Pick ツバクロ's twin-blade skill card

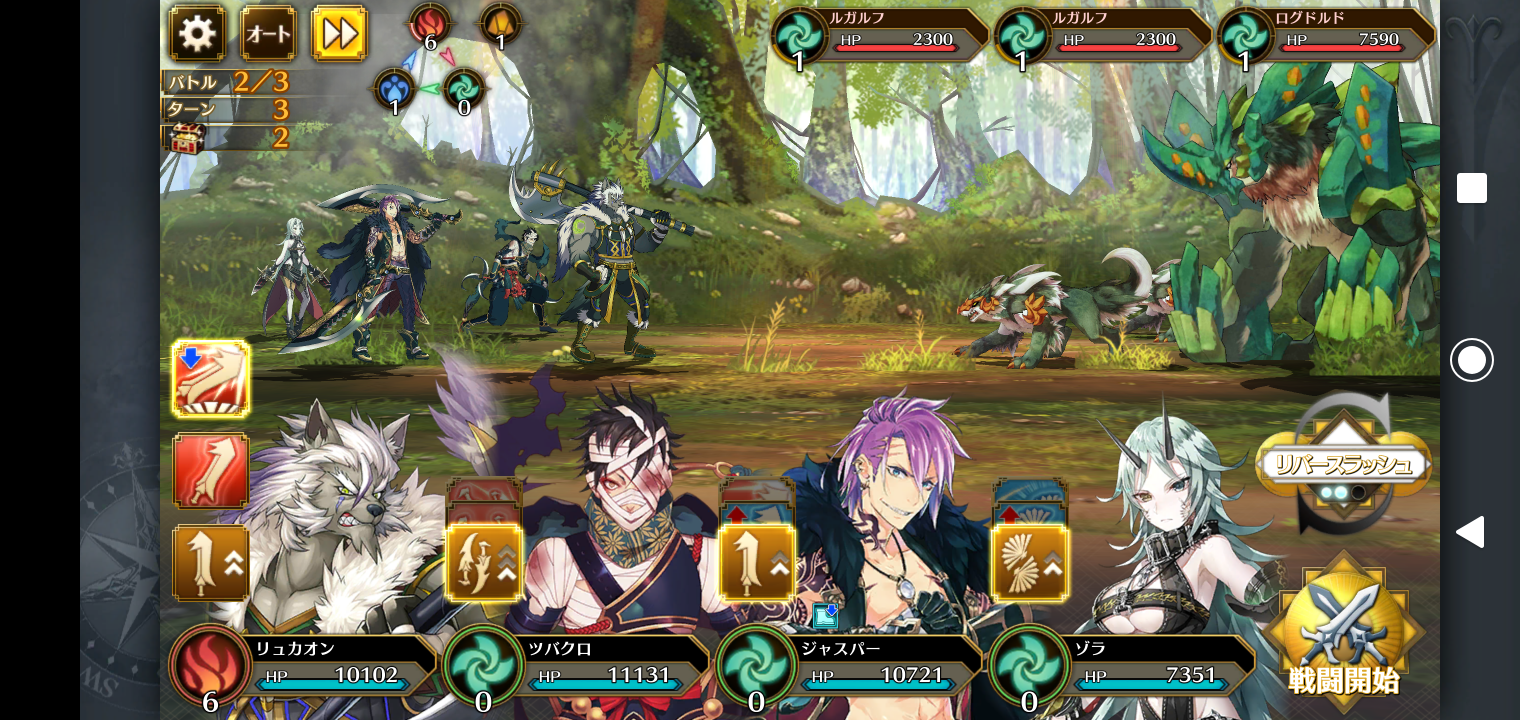[x=484, y=563]
